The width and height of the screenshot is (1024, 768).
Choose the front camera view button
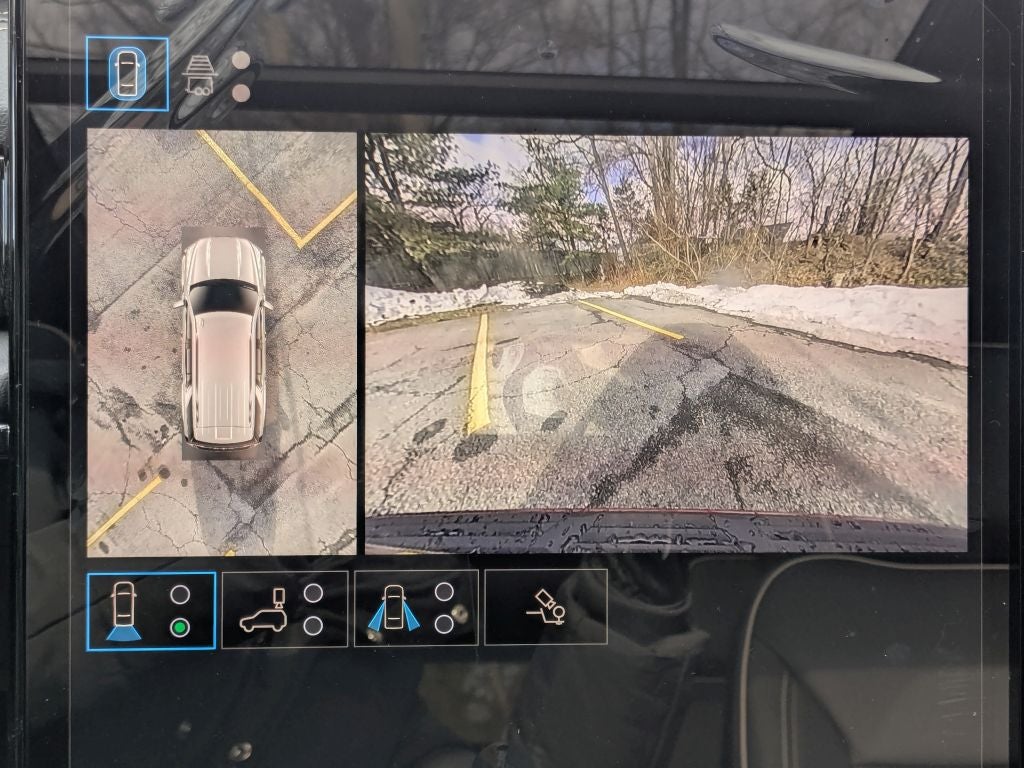pyautogui.click(x=150, y=611)
